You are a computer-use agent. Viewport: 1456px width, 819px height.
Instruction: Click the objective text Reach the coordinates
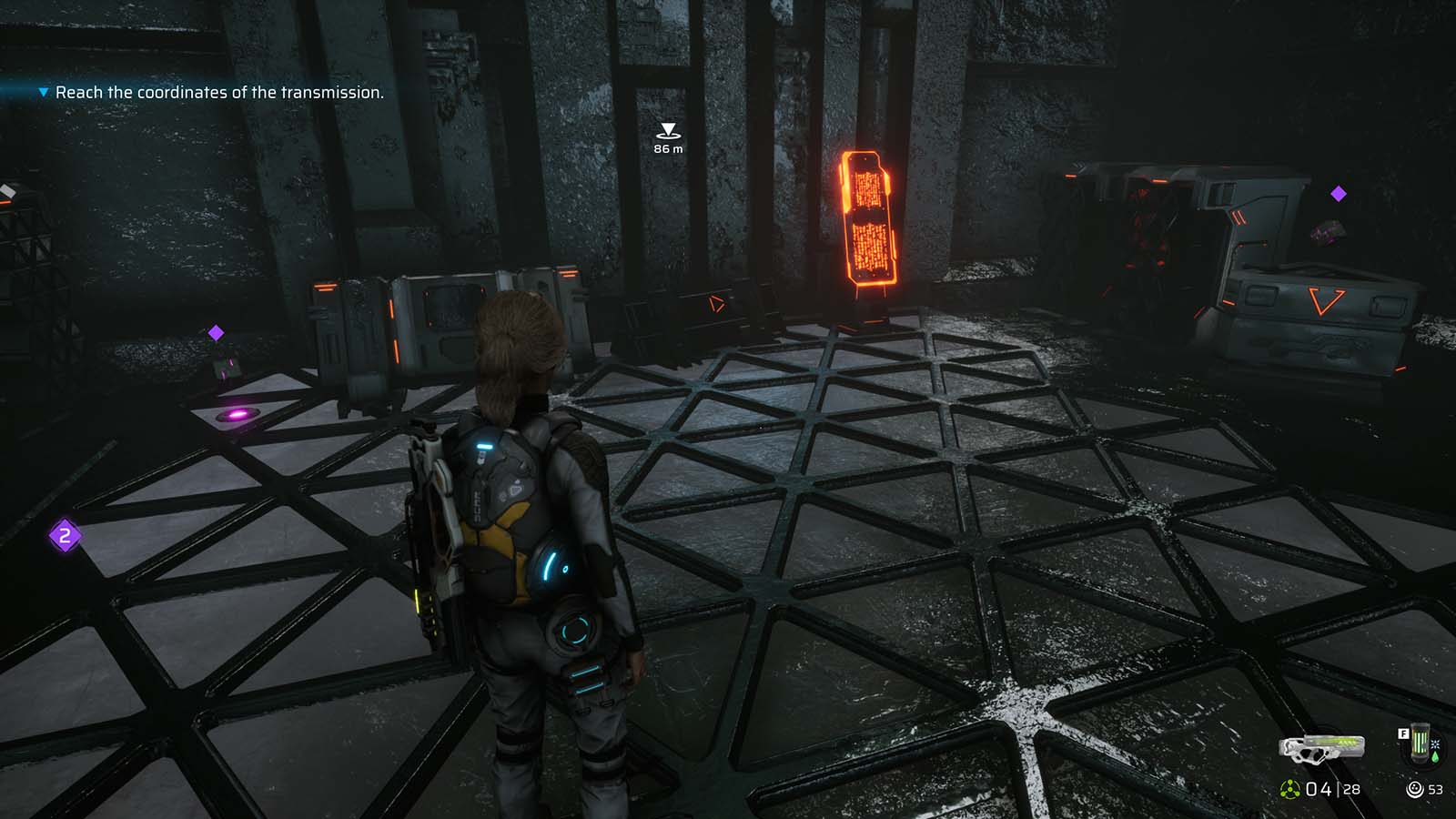click(218, 92)
